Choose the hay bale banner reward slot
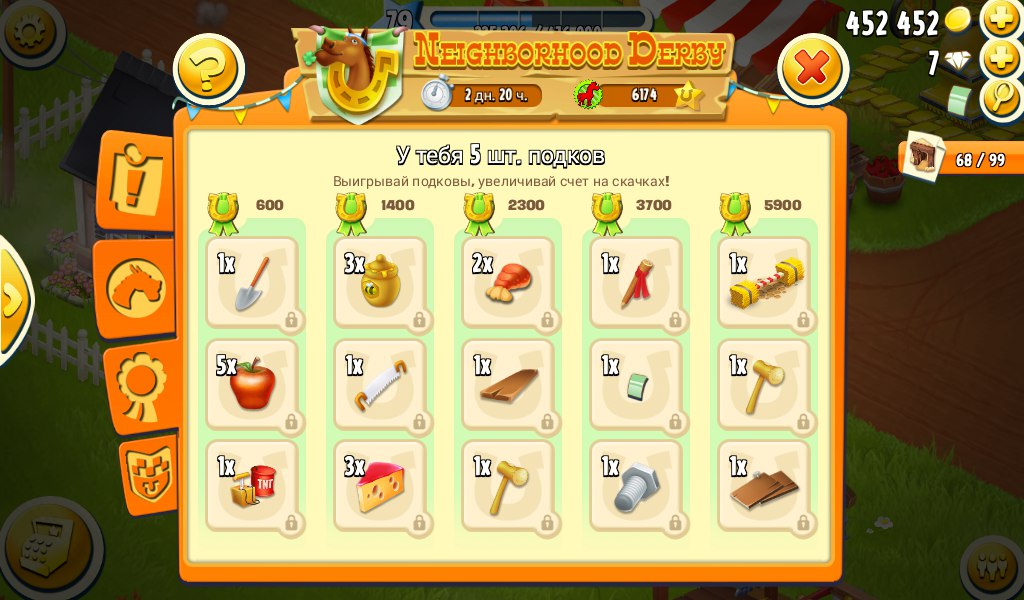 764,283
